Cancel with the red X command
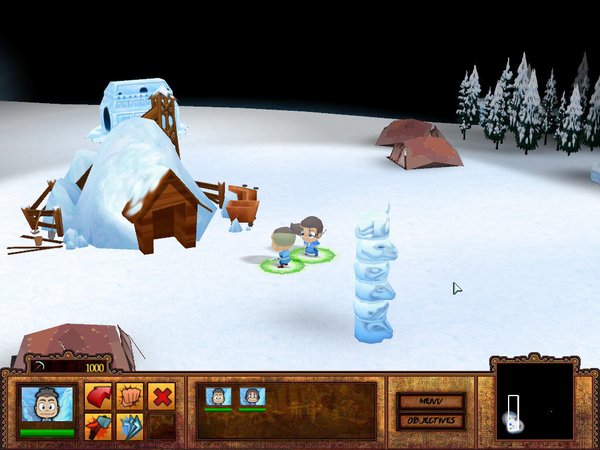Viewport: 600px width, 450px height. point(161,397)
